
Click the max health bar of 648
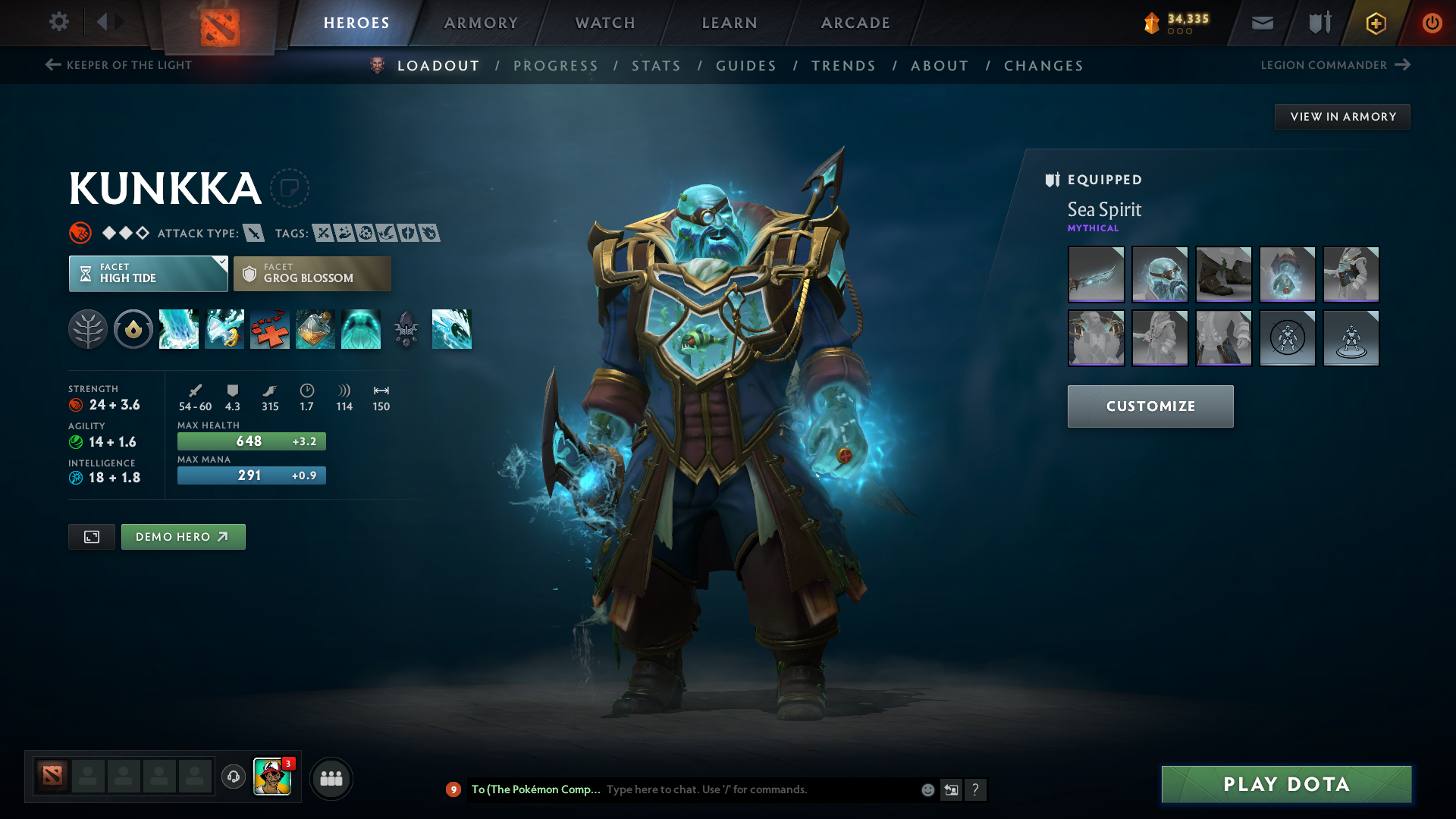pyautogui.click(x=251, y=441)
